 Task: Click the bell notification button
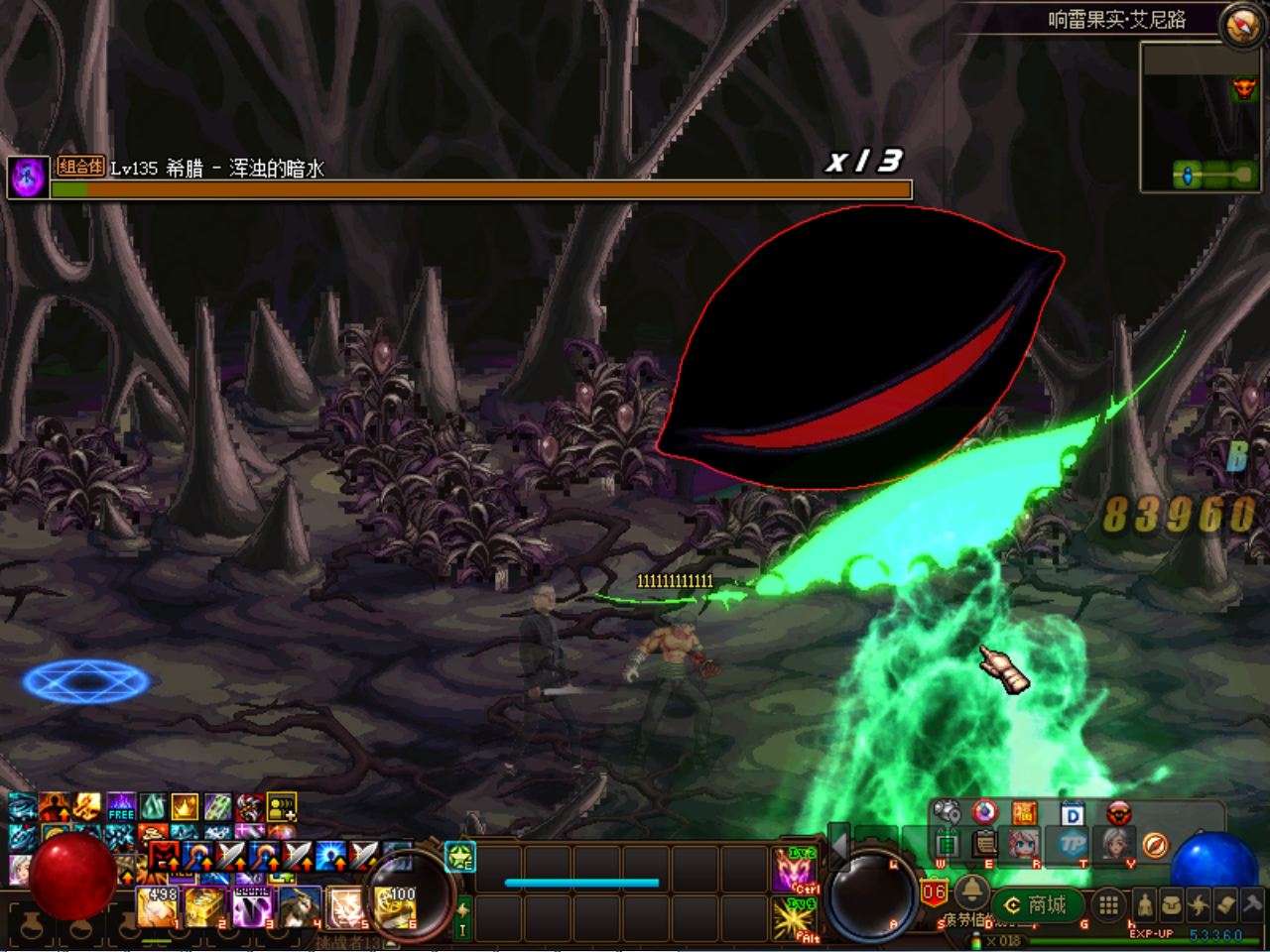971,890
